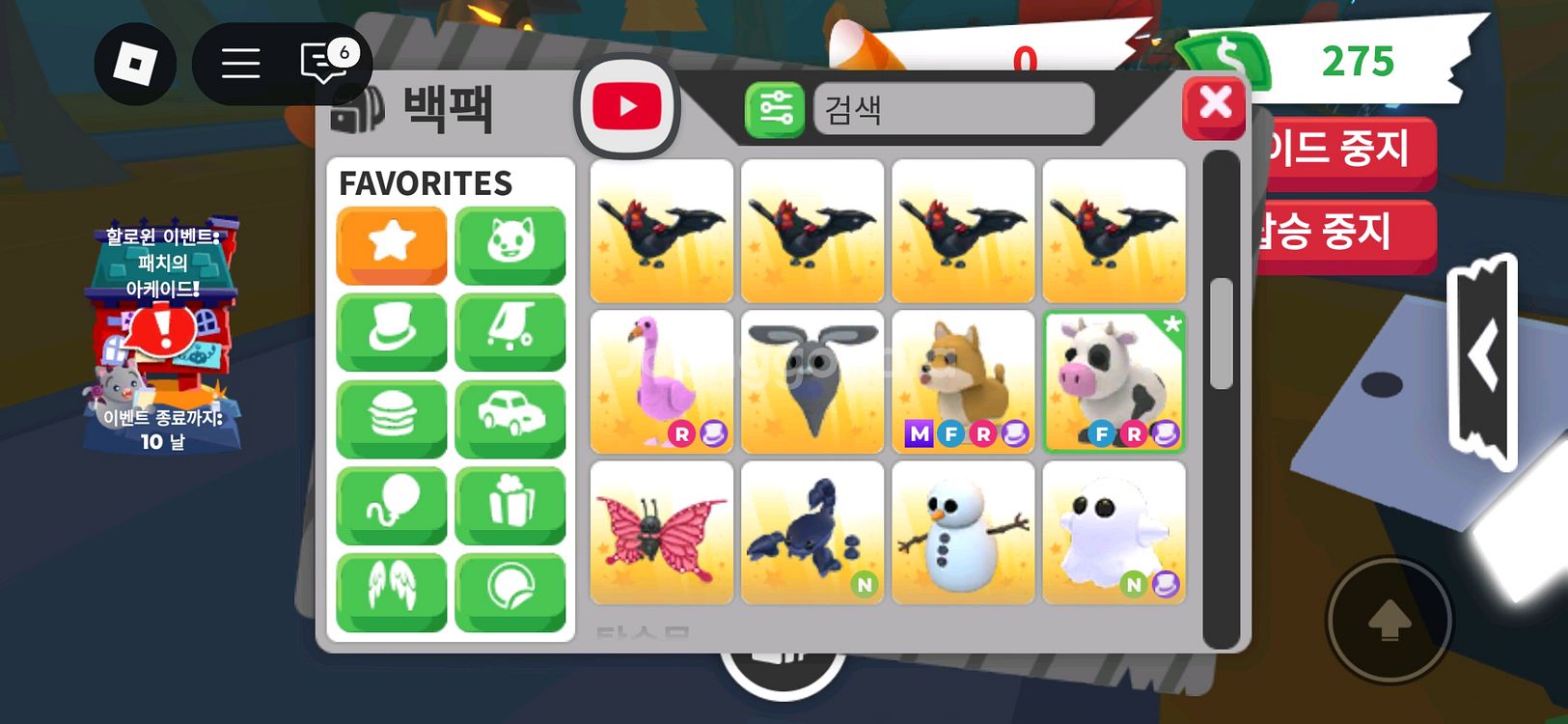Pick the red butterfly pet
The height and width of the screenshot is (724, 1568).
click(661, 532)
